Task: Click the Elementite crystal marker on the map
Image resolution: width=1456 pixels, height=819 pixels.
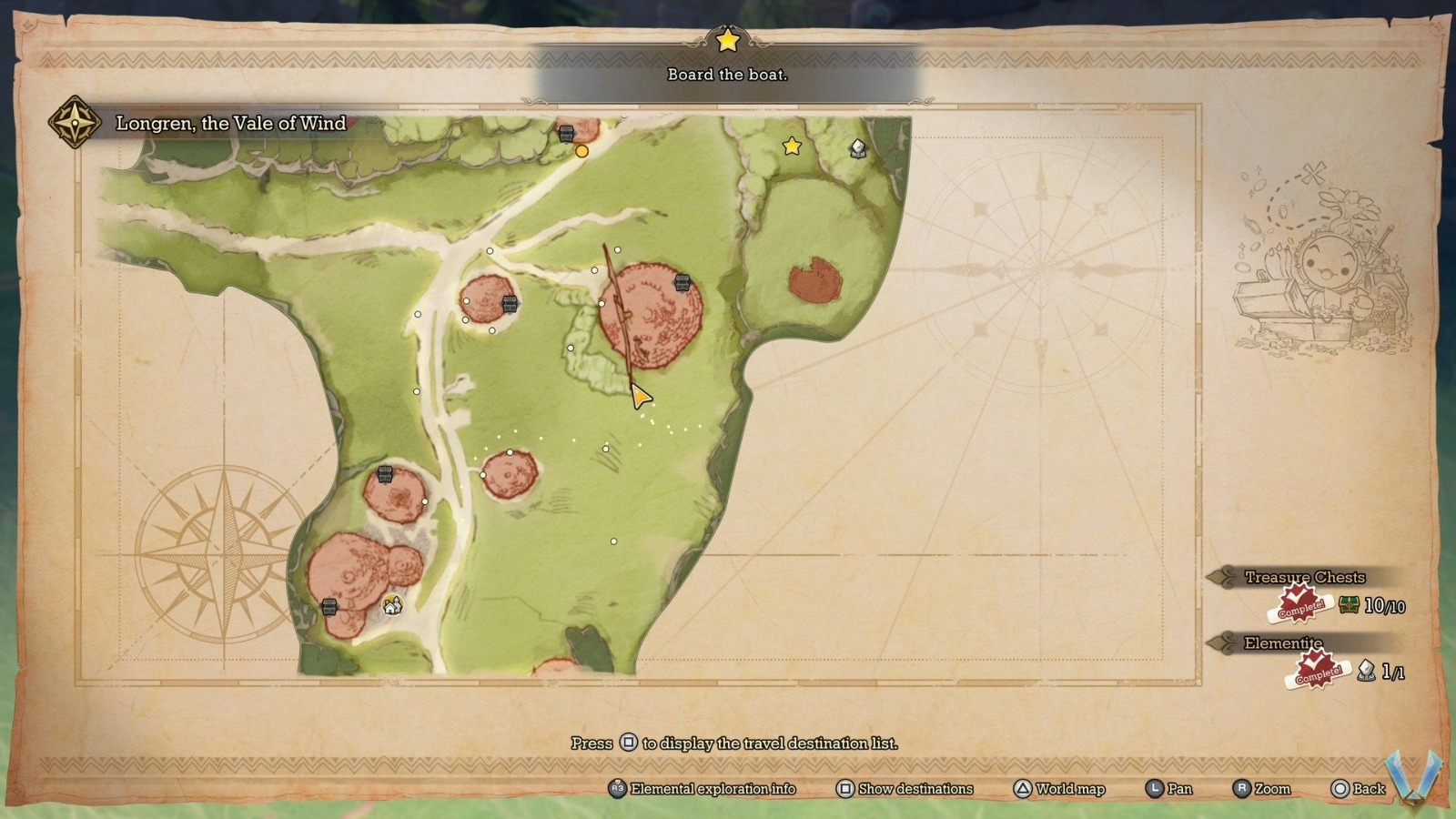Action: pyautogui.click(x=857, y=148)
